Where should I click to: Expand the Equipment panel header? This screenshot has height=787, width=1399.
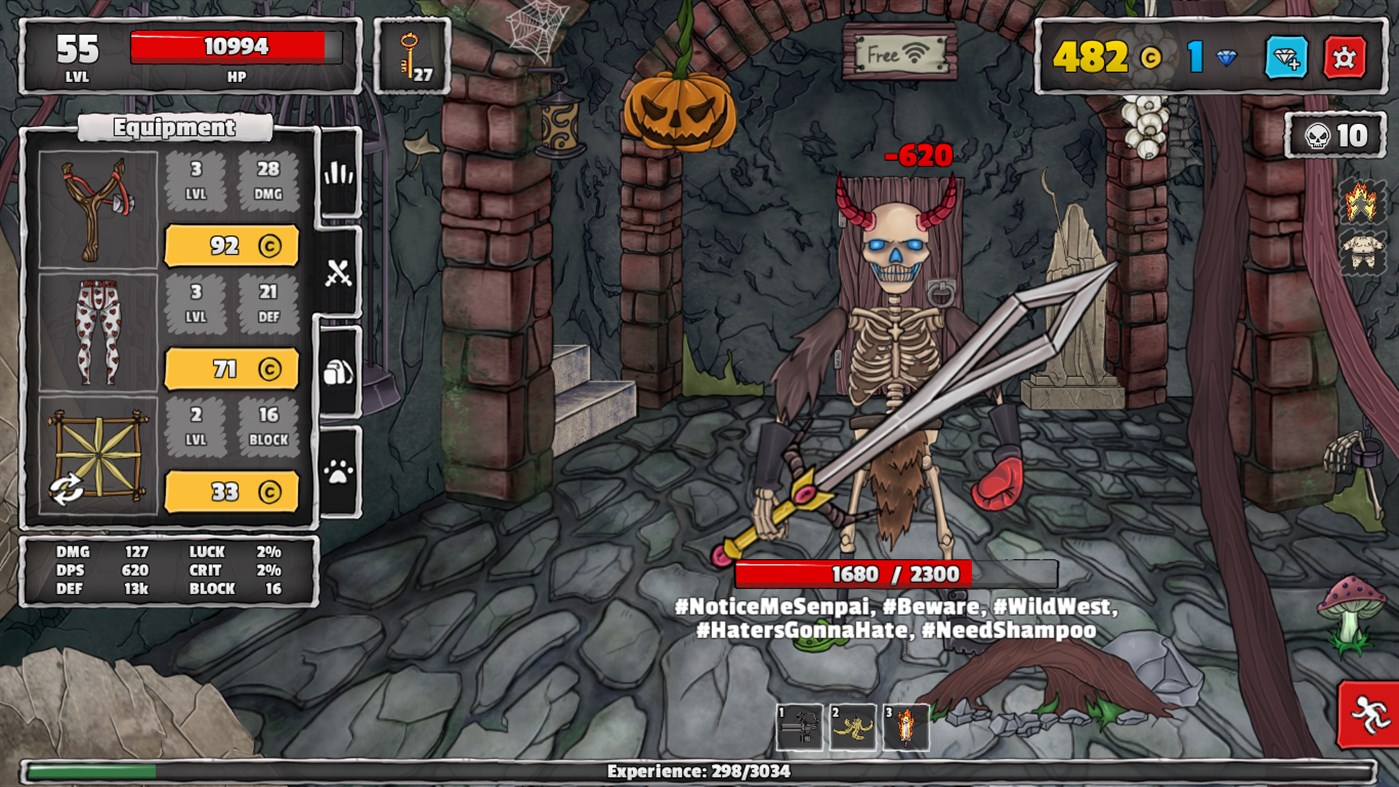[173, 127]
